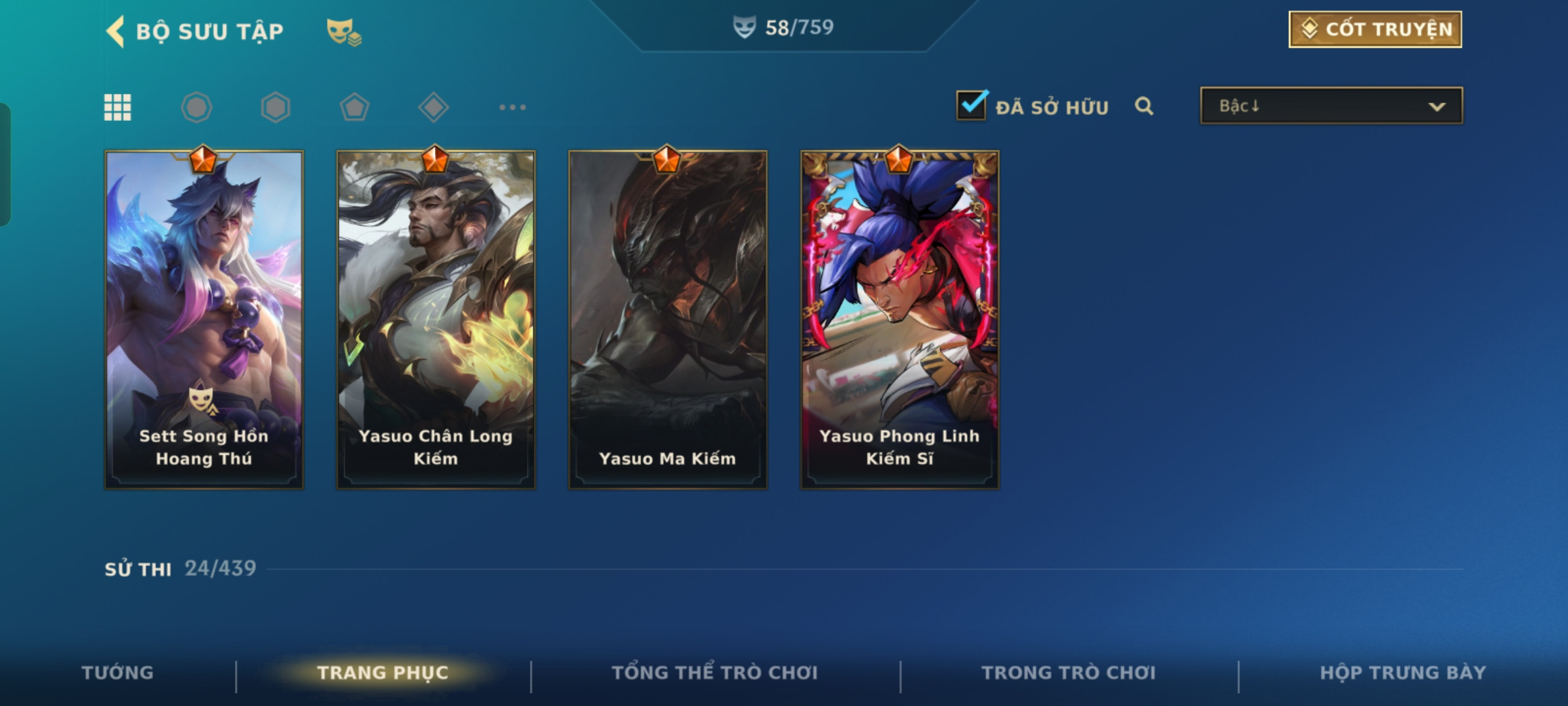Viewport: 1568px width, 706px height.
Task: Expand the Bậc sort dropdown
Action: tap(1331, 106)
